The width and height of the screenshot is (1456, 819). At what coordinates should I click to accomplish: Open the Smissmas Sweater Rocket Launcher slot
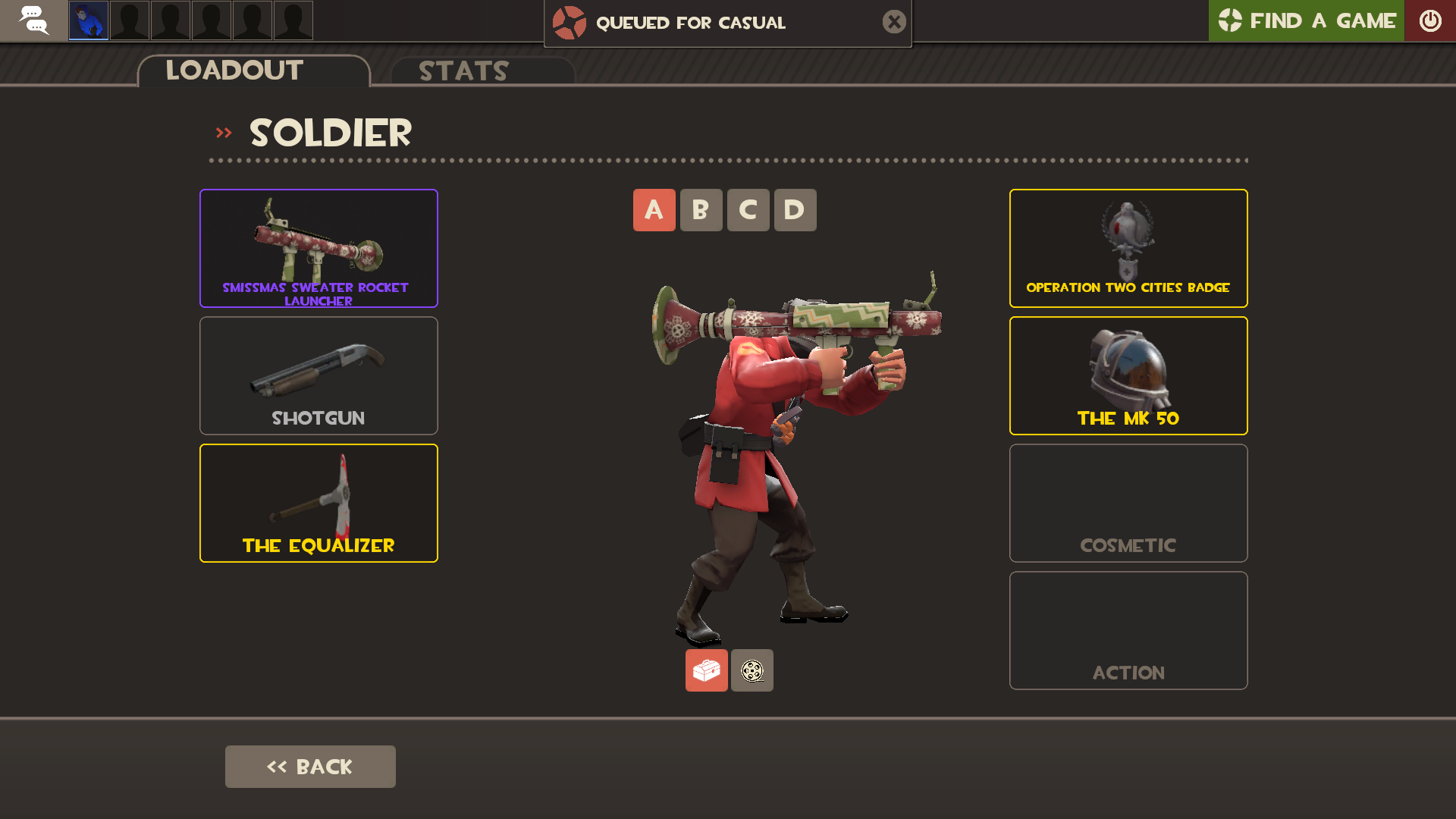(318, 248)
